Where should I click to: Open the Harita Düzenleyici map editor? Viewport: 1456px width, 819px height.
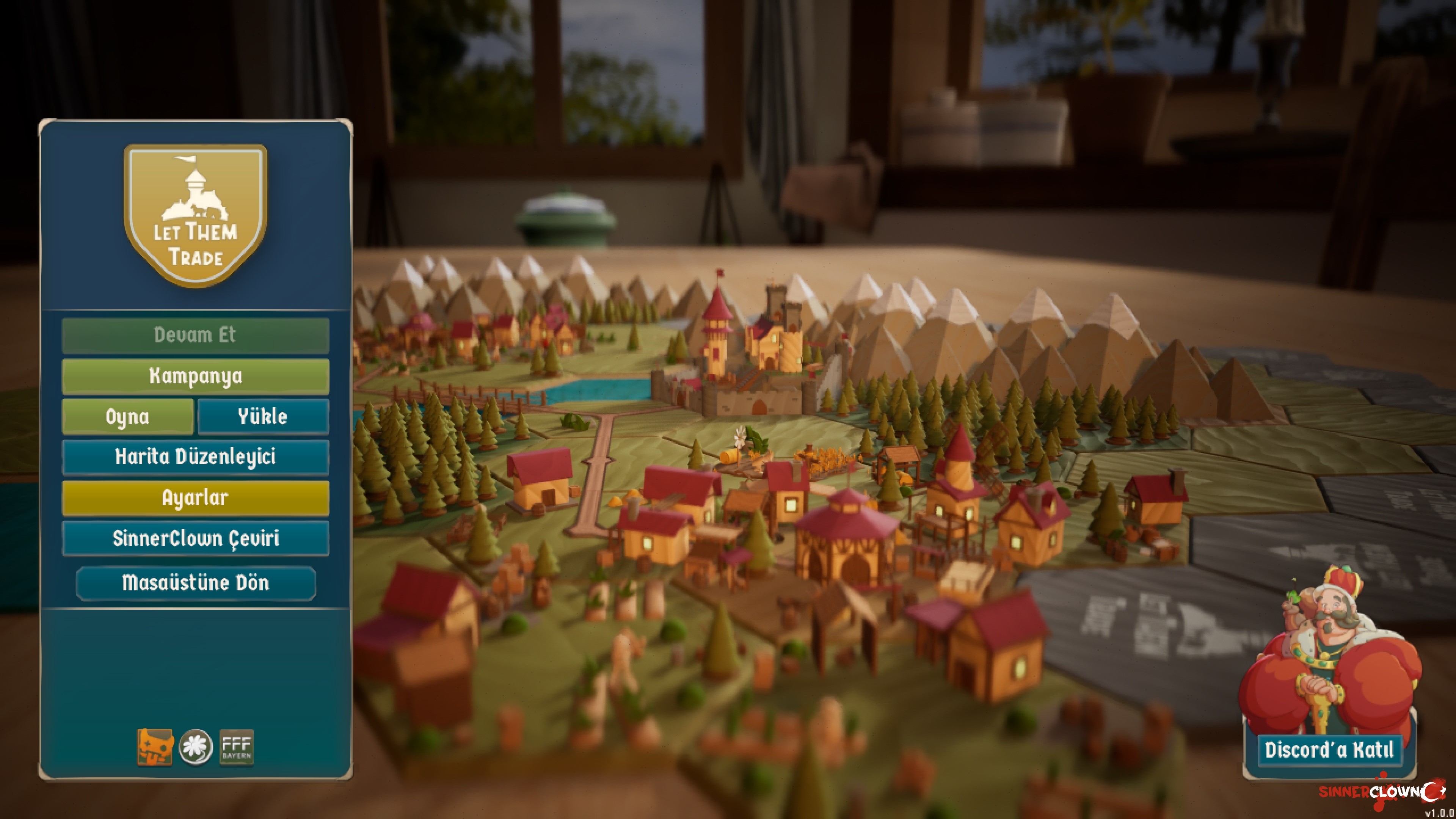(x=195, y=457)
